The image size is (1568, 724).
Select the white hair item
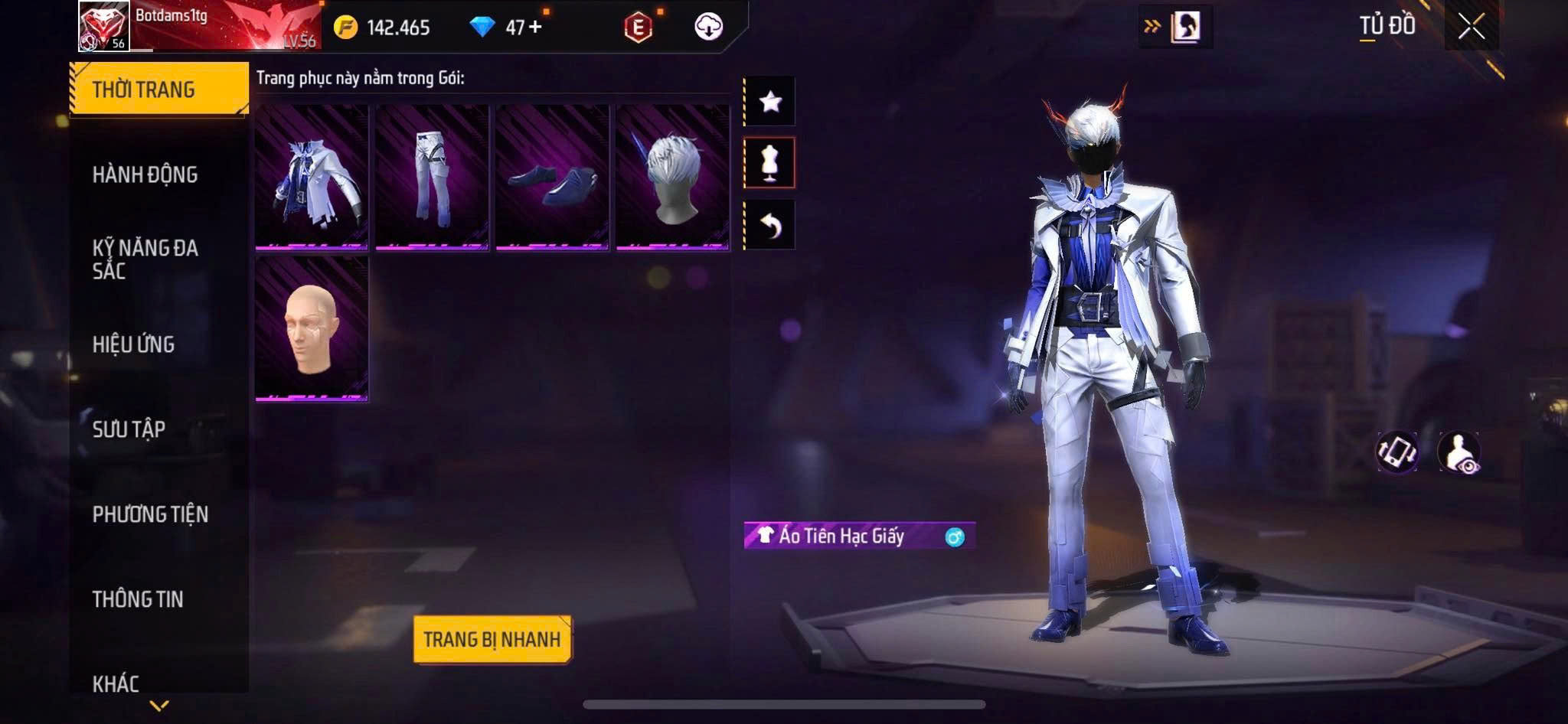tap(672, 178)
